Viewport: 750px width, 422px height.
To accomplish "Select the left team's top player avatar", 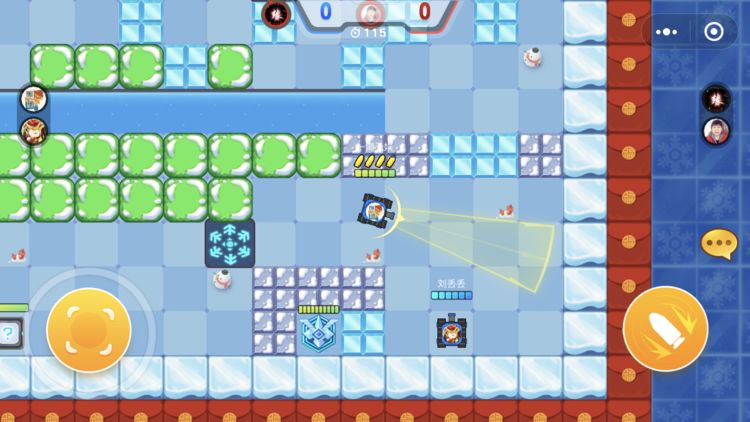I will [x=33, y=100].
